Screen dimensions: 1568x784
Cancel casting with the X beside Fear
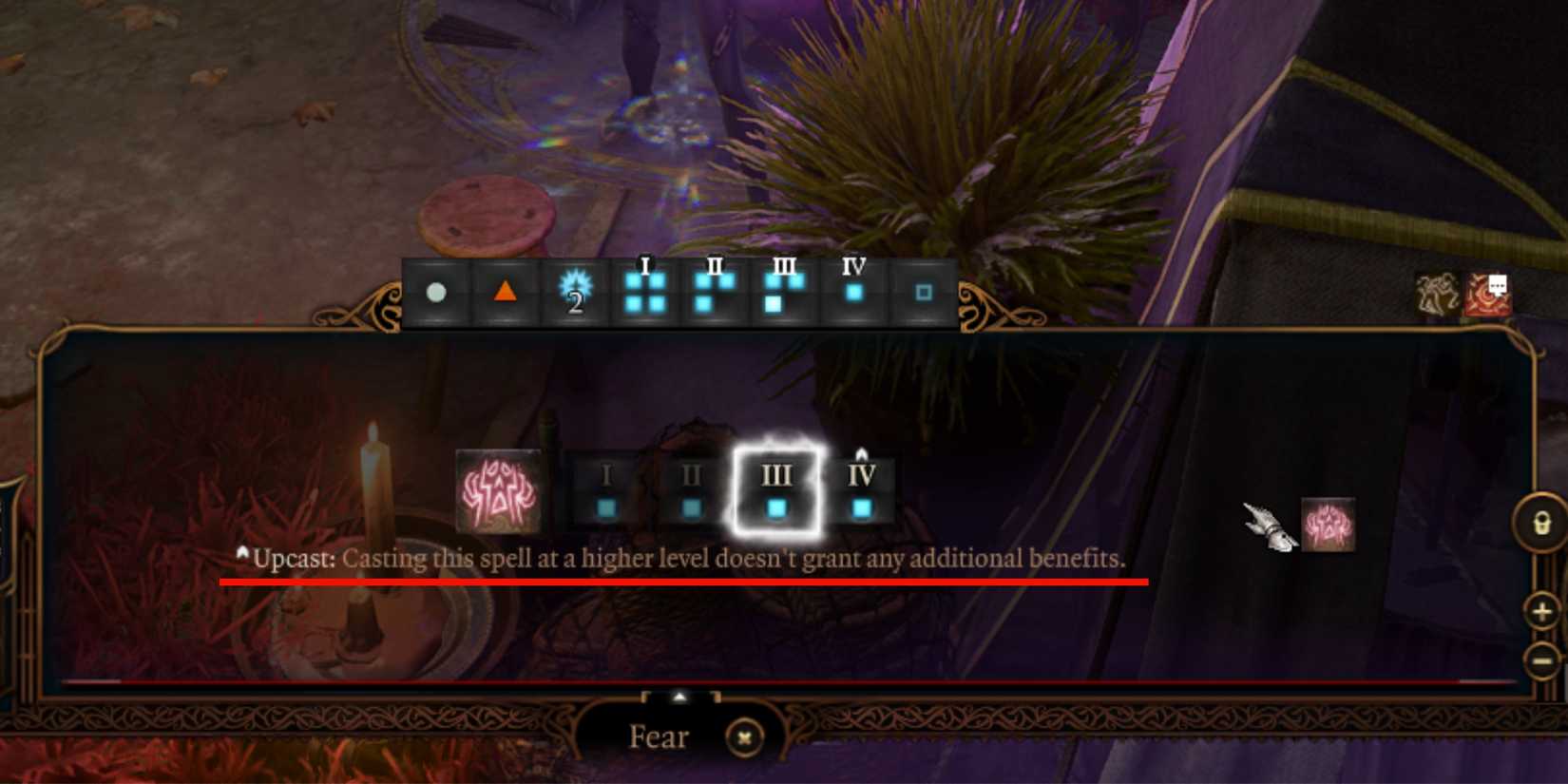(746, 737)
